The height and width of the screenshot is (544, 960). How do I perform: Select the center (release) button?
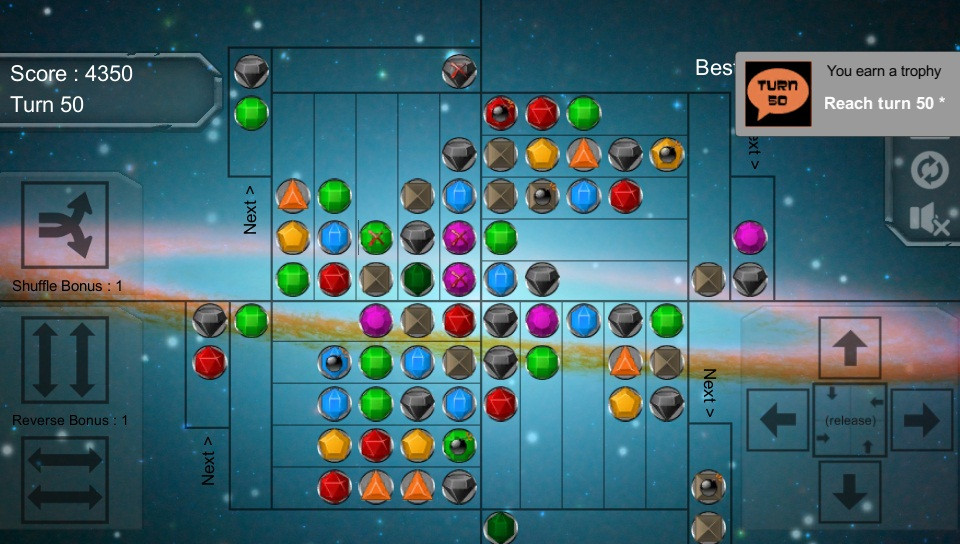pos(849,420)
